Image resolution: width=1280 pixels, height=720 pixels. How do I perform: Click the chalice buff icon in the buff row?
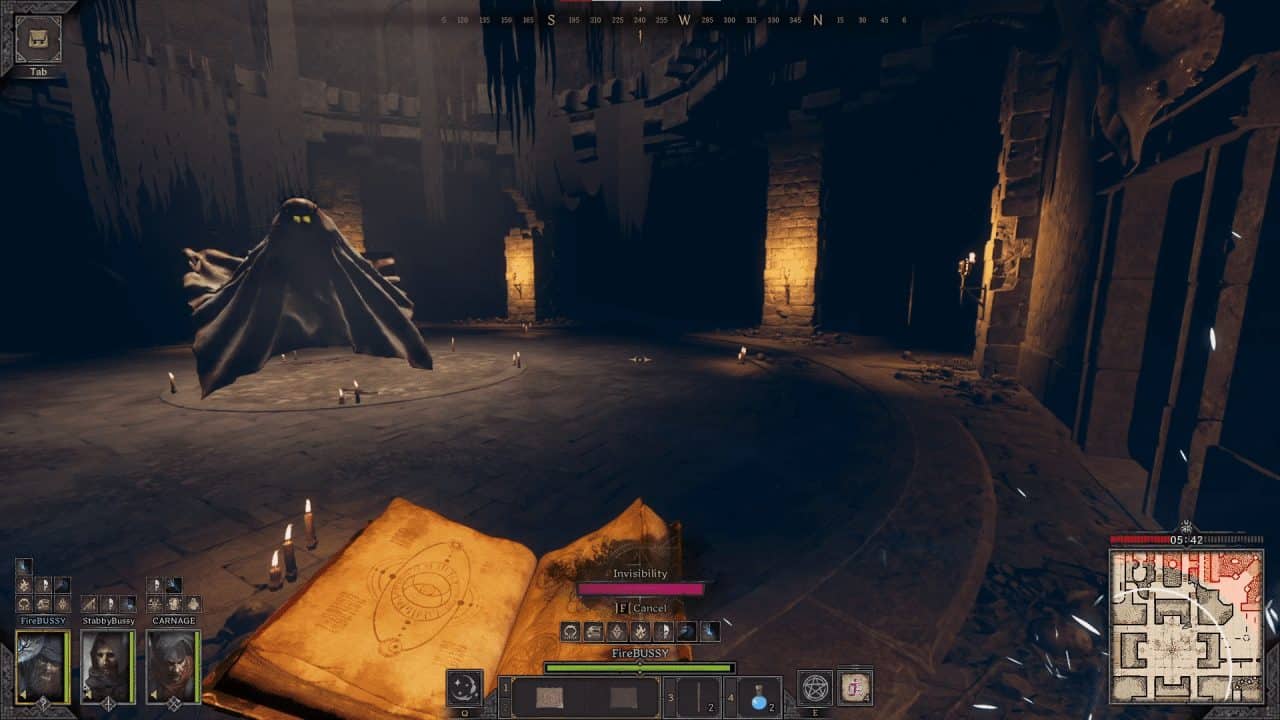click(593, 630)
